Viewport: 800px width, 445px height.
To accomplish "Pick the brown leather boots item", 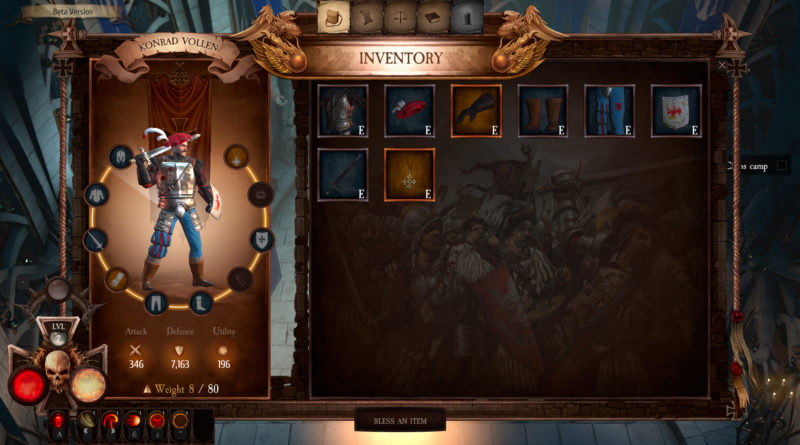I will pos(543,110).
